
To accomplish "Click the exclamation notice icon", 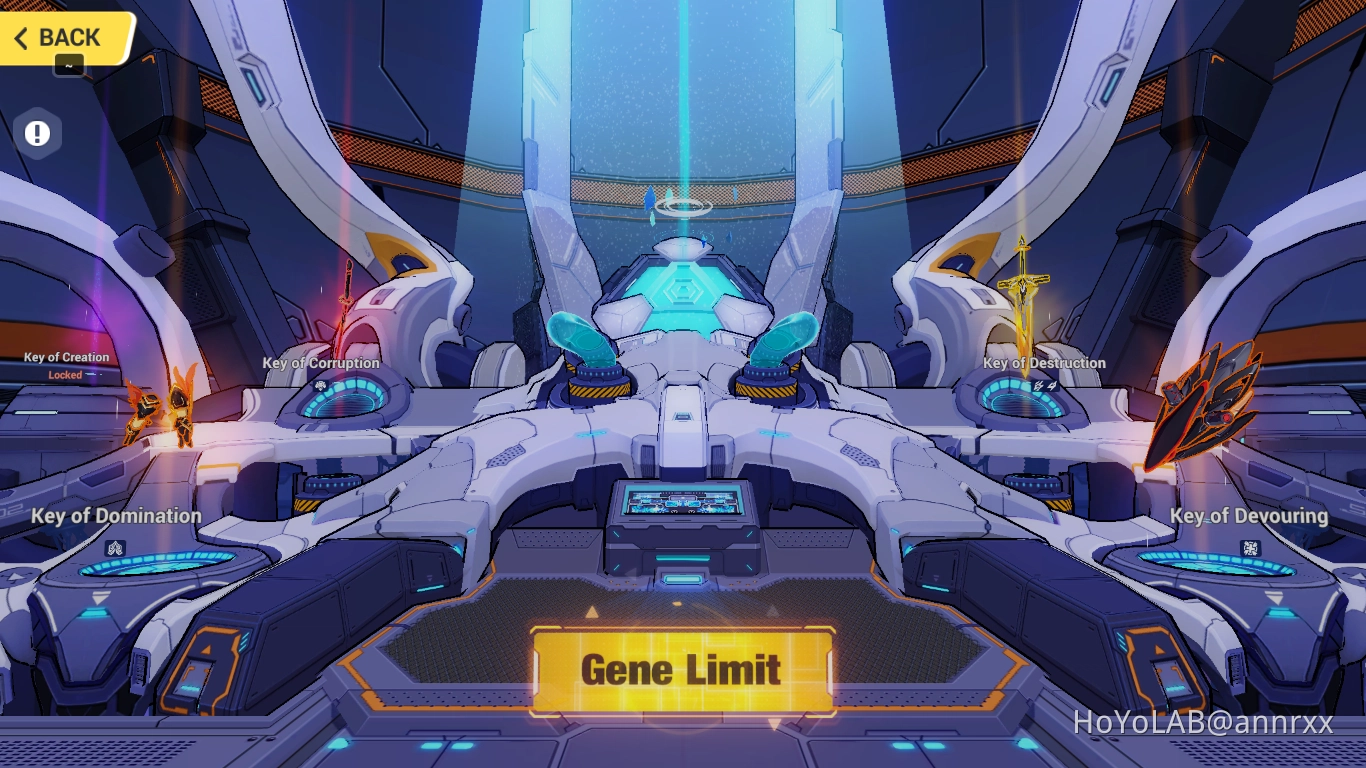I will (x=37, y=132).
